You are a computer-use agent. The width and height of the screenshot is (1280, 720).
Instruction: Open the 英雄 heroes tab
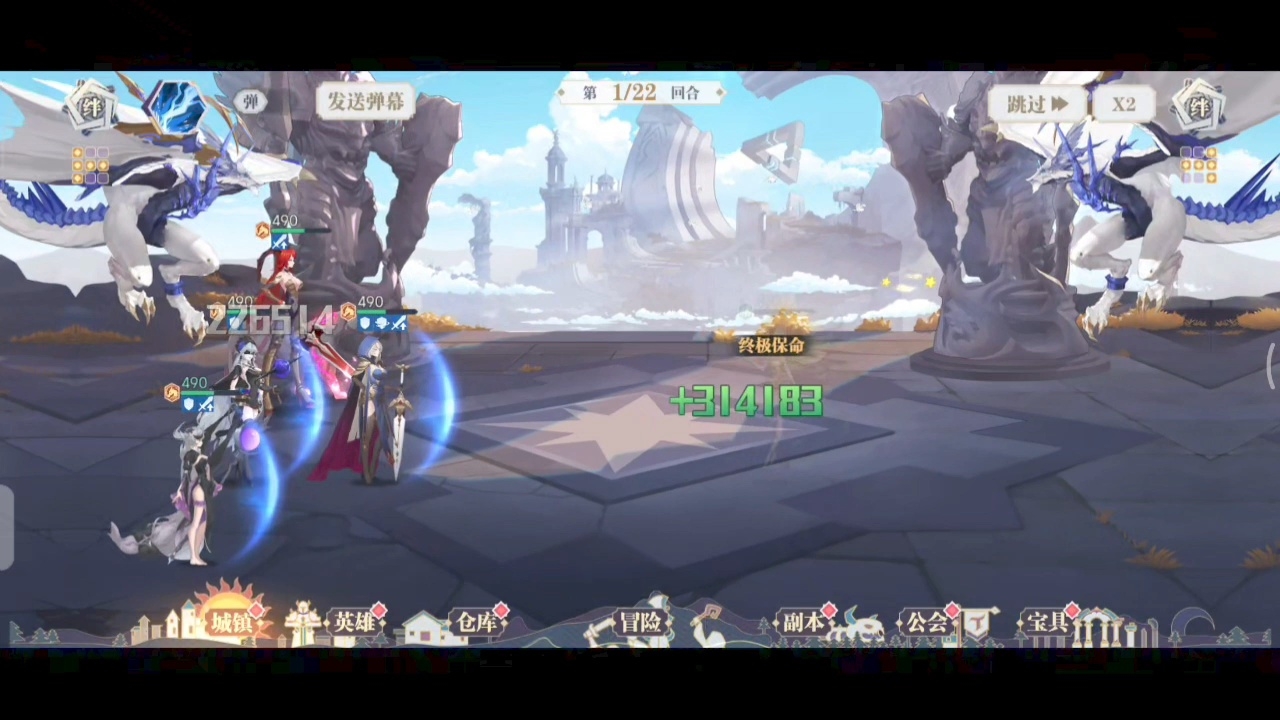(x=354, y=622)
